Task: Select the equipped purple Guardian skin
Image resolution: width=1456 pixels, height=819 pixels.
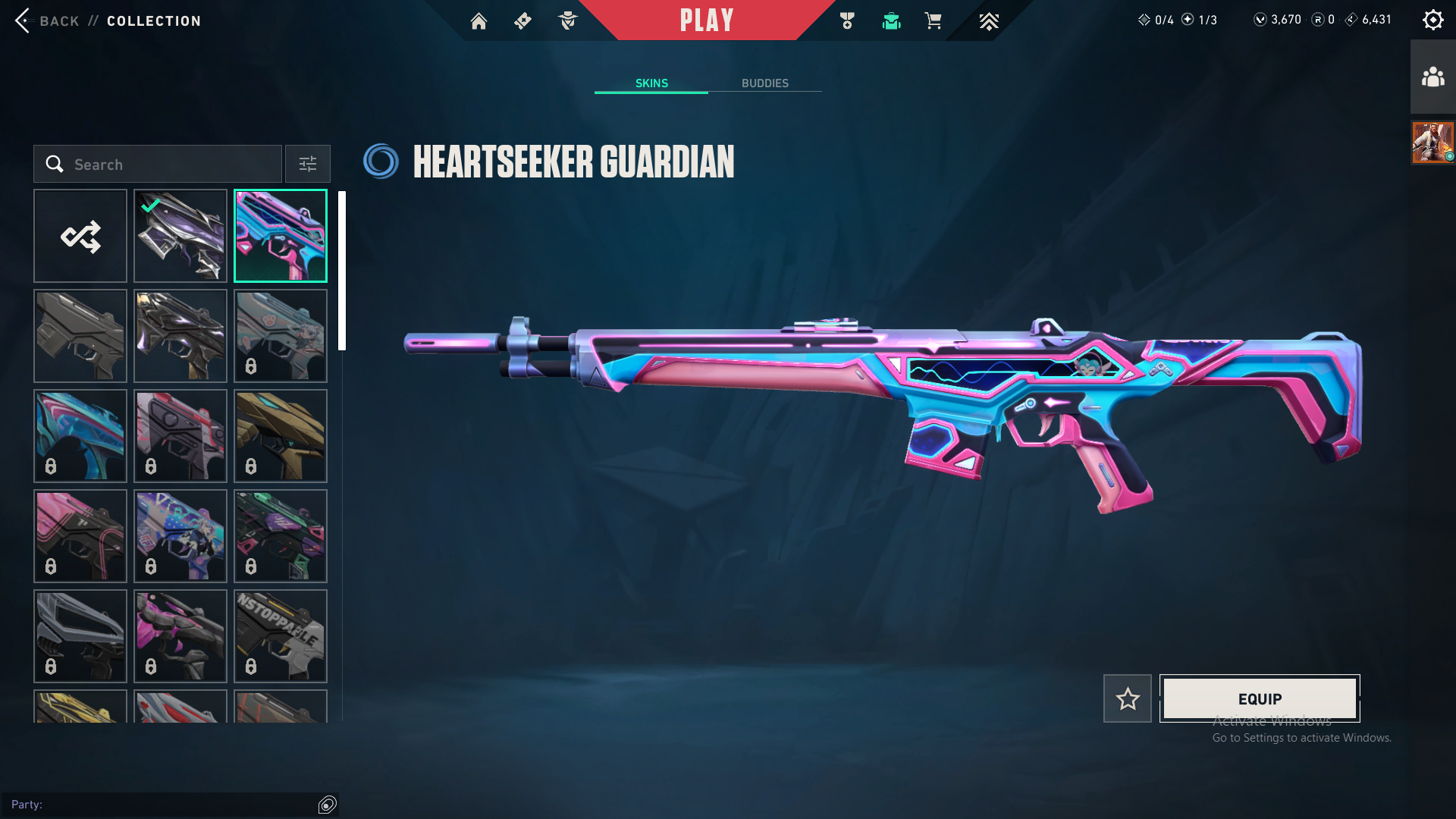Action: pyautogui.click(x=180, y=236)
